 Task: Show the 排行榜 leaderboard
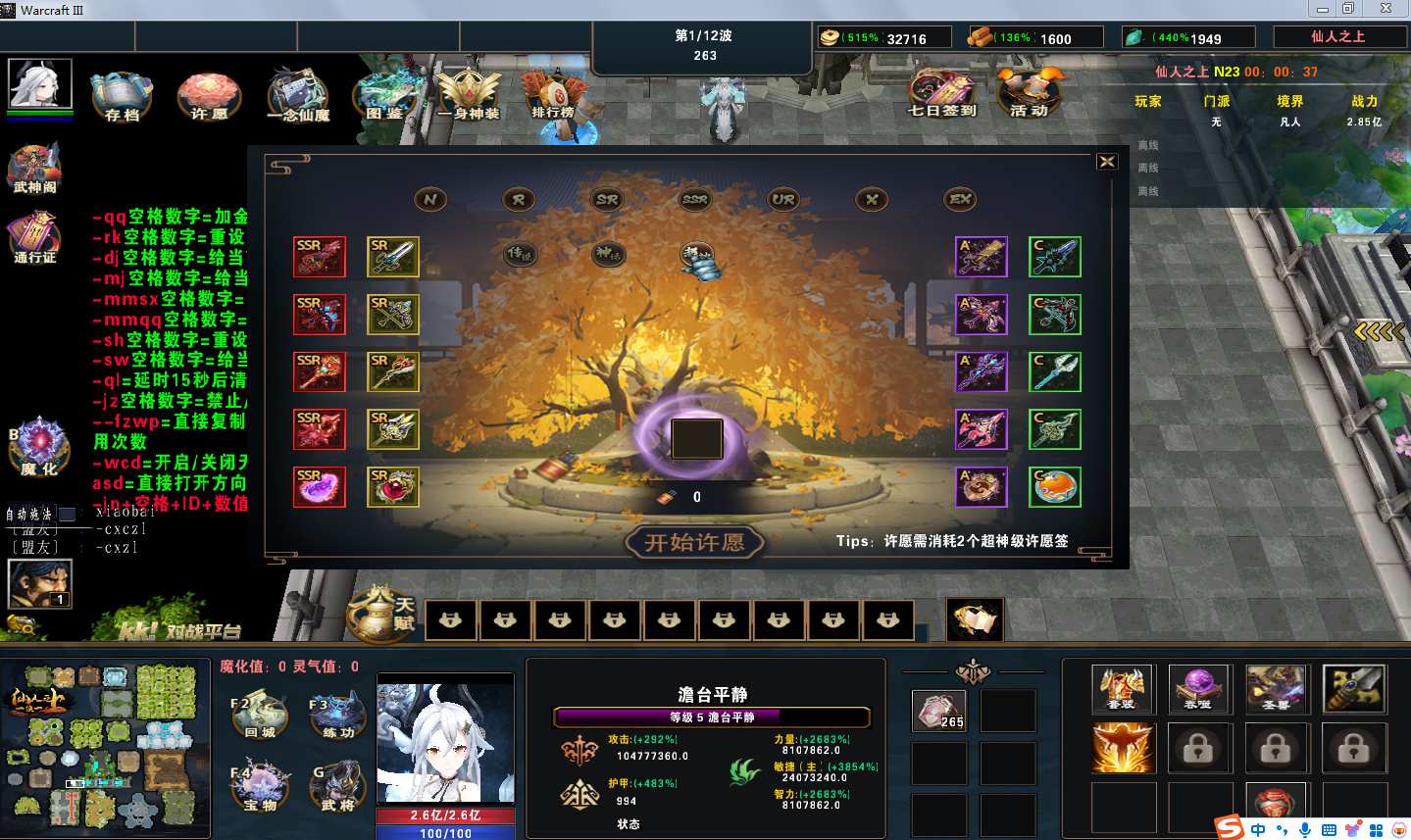tap(554, 97)
